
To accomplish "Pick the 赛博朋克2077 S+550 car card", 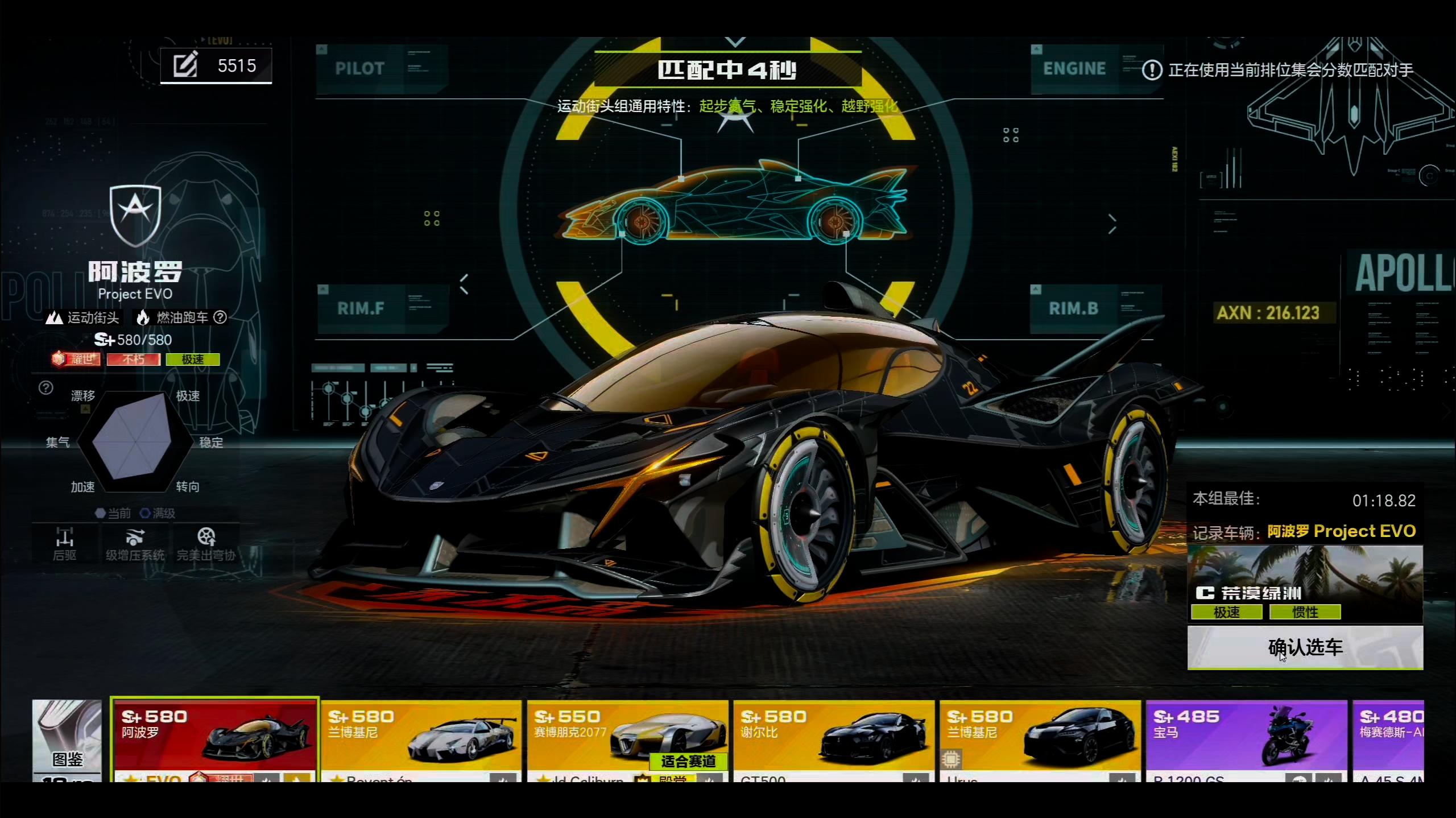I will (627, 738).
